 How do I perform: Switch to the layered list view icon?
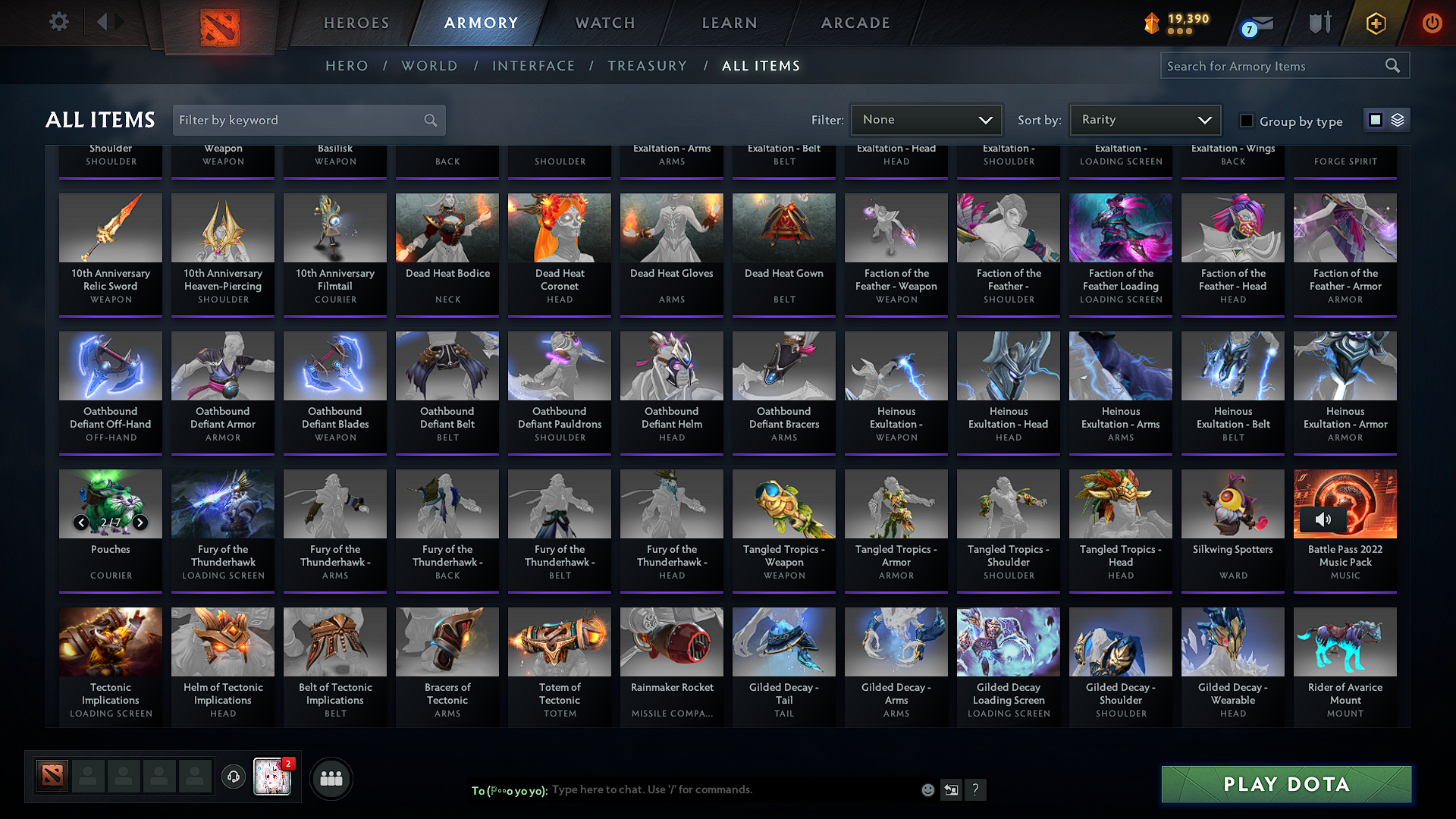click(x=1396, y=119)
